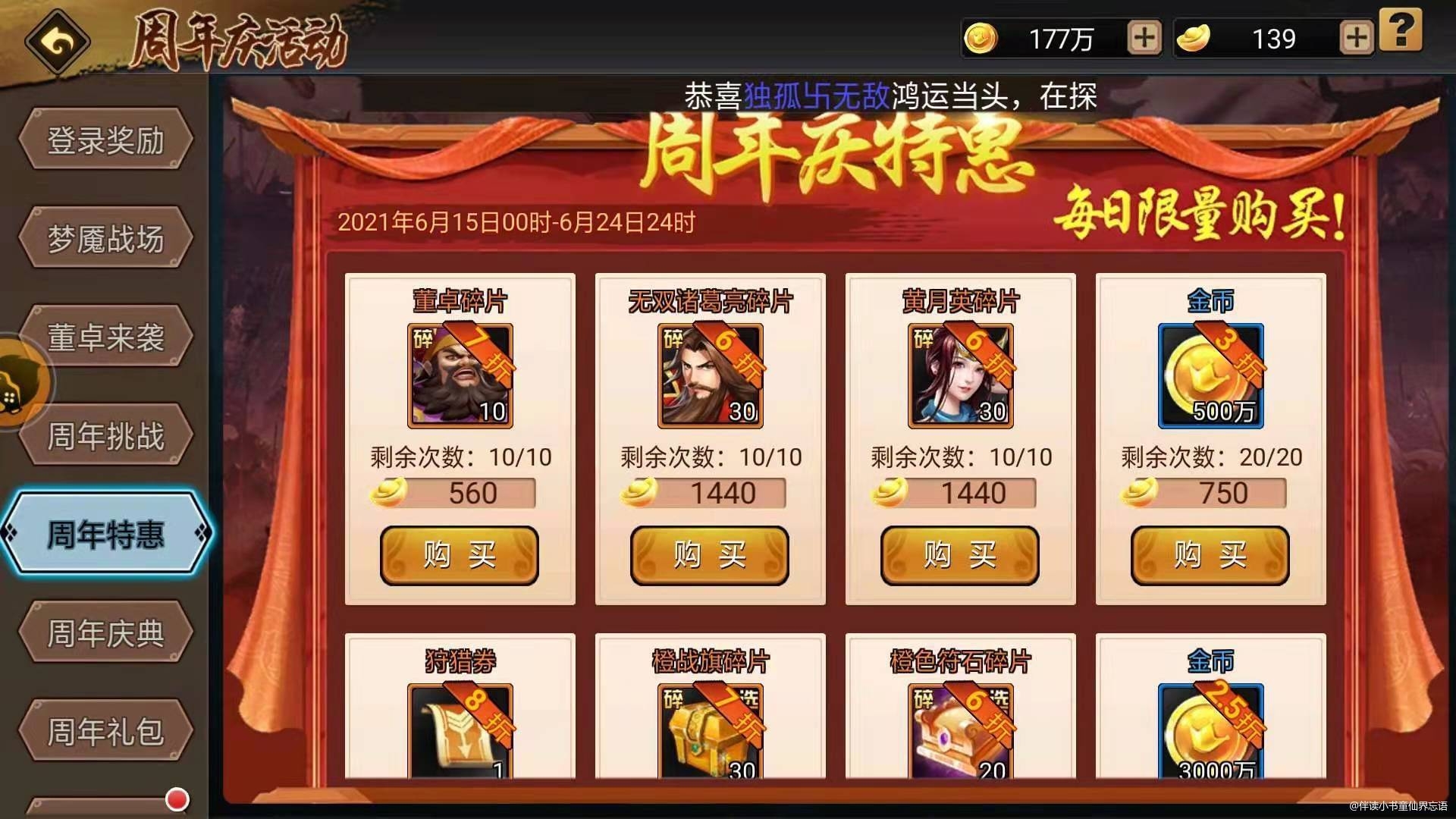Open the 董卓来袭 section

click(x=106, y=336)
